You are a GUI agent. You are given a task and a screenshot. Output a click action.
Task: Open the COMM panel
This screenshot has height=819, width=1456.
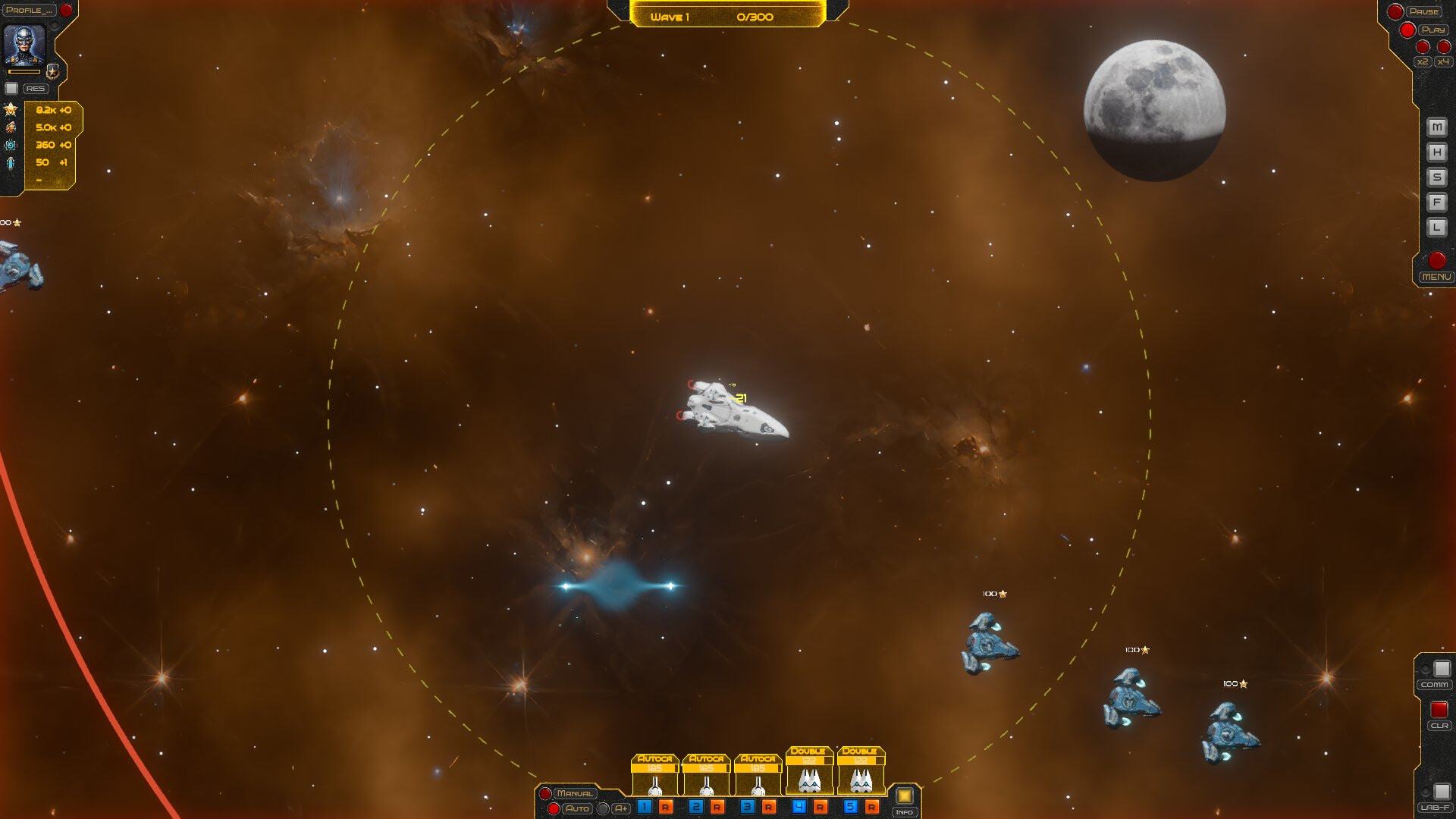pyautogui.click(x=1436, y=684)
